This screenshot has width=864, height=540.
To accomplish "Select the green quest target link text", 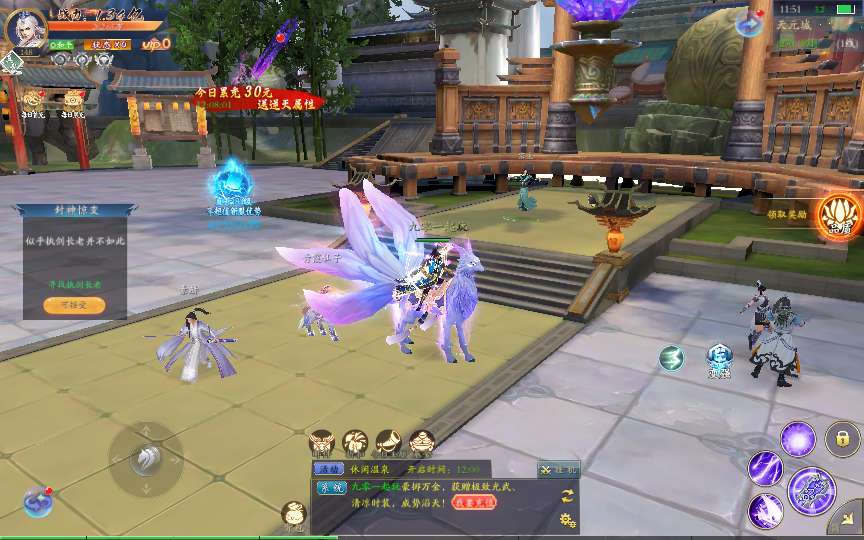I will click(x=75, y=284).
